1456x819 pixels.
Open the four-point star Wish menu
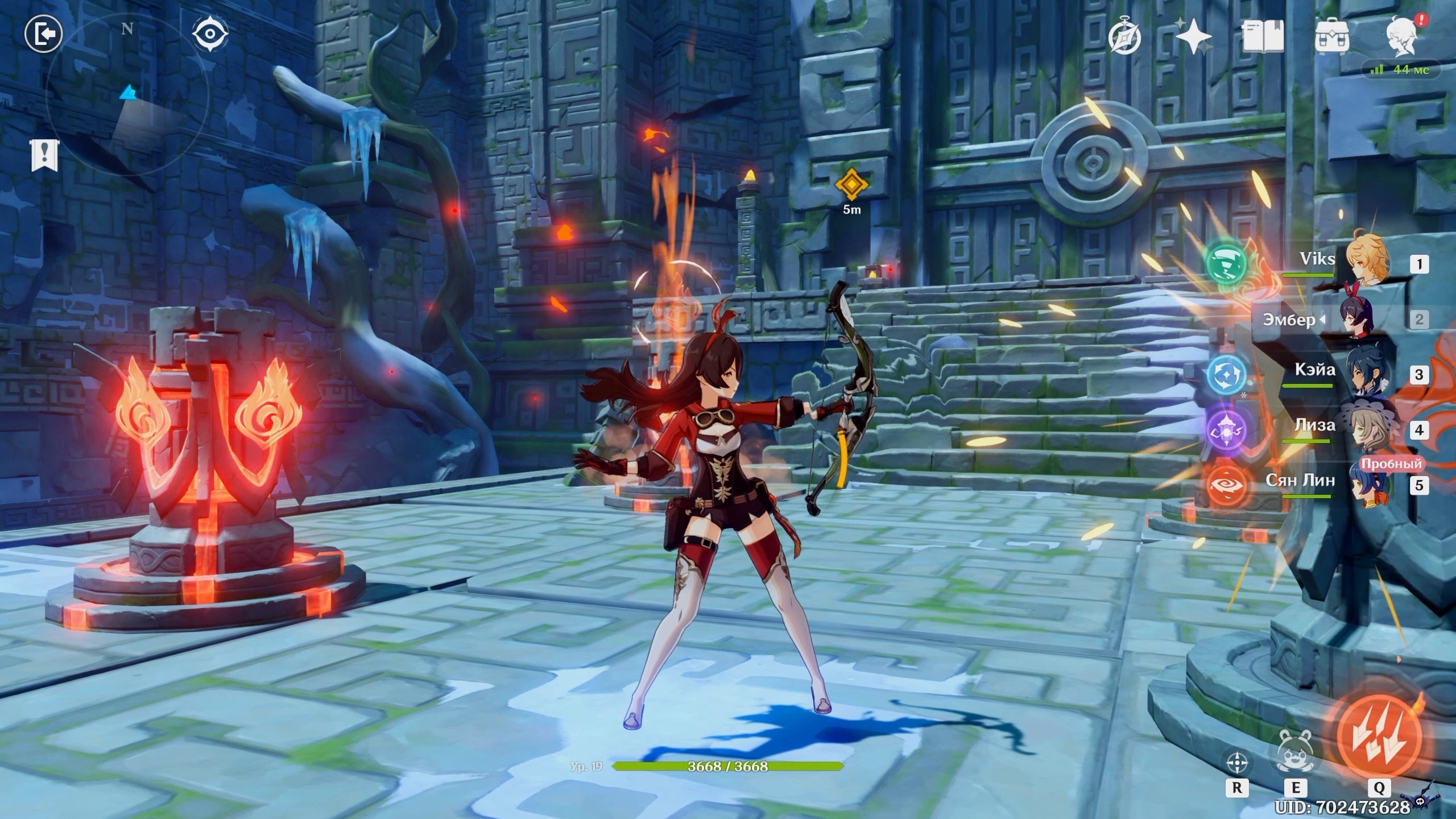click(x=1193, y=38)
